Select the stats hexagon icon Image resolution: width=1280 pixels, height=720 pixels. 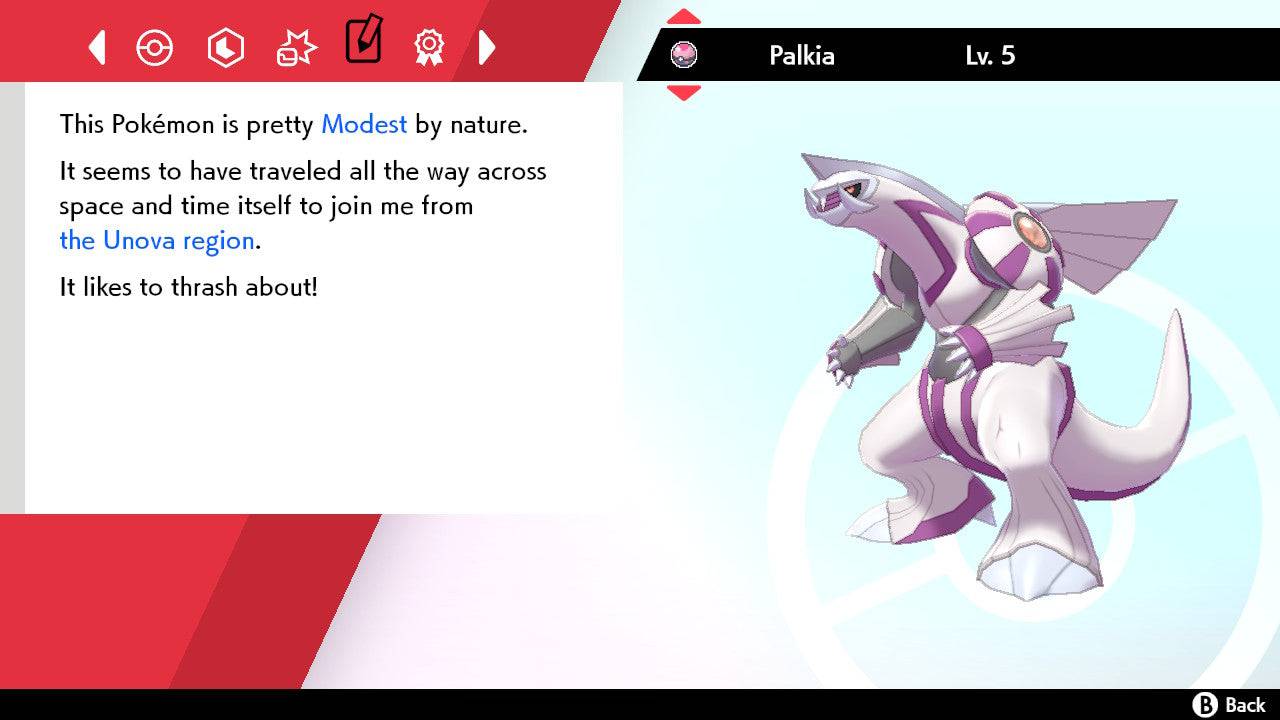click(x=225, y=47)
